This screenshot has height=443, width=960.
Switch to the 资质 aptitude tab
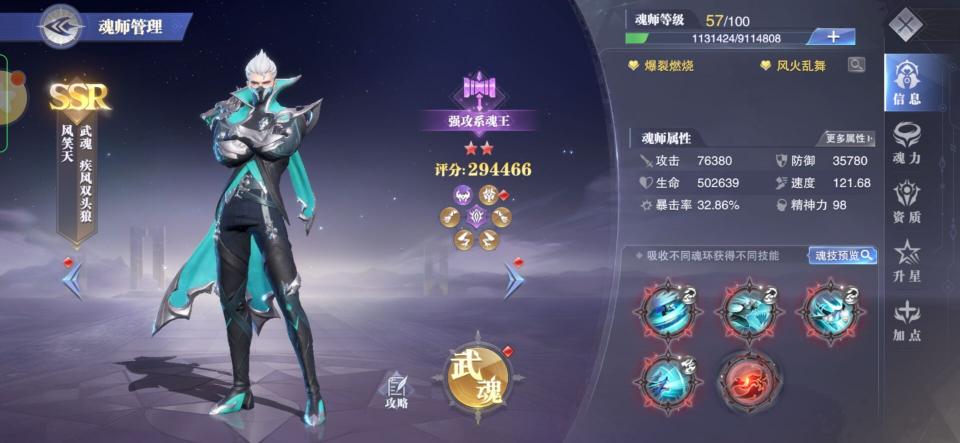click(907, 200)
